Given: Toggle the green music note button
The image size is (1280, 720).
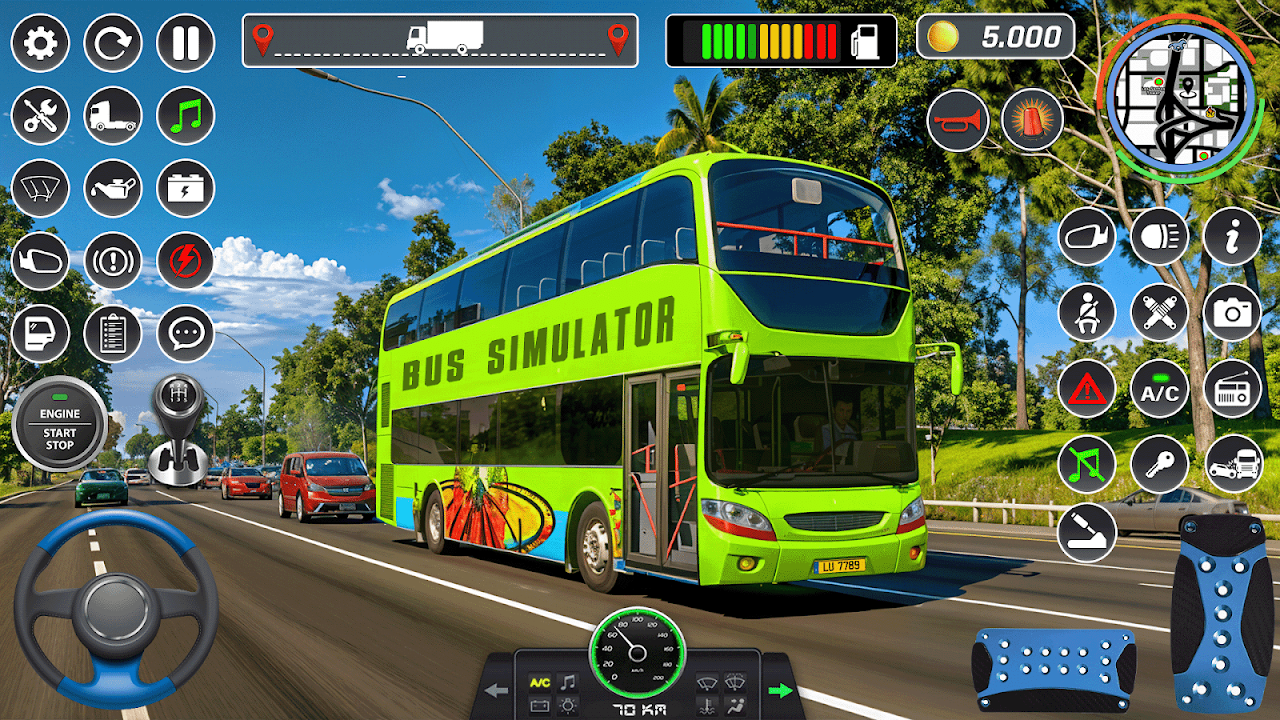Looking at the screenshot, I should [186, 115].
